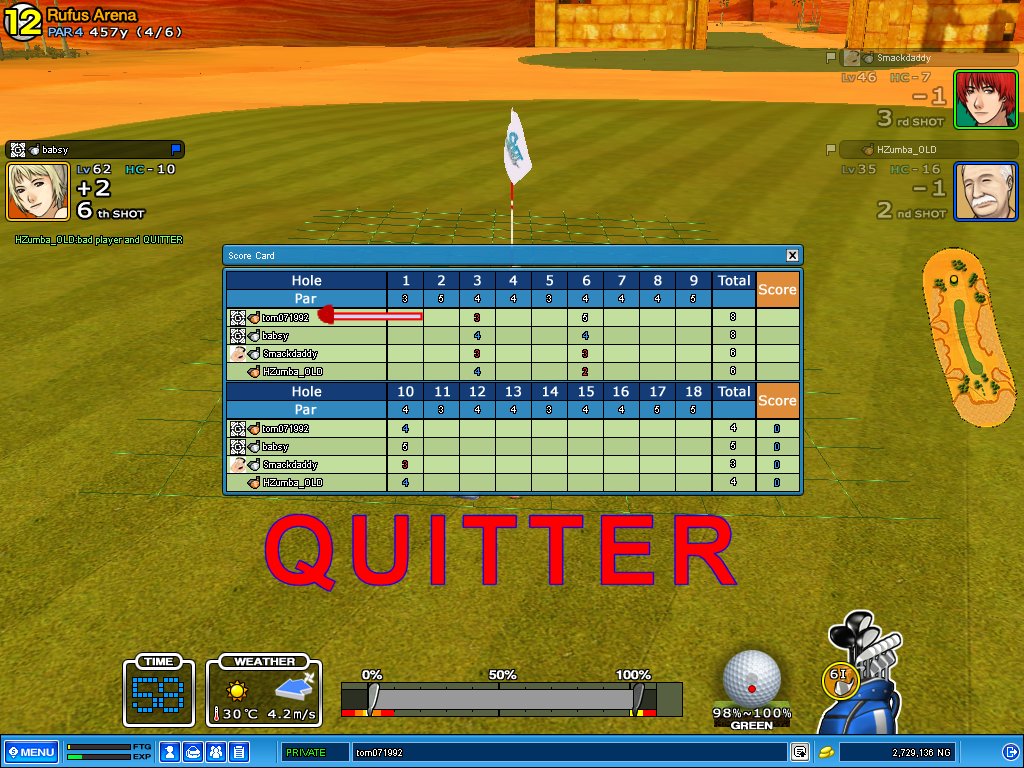Viewport: 1024px width, 768px height.
Task: Open the single-person profile icon
Action: click(171, 752)
